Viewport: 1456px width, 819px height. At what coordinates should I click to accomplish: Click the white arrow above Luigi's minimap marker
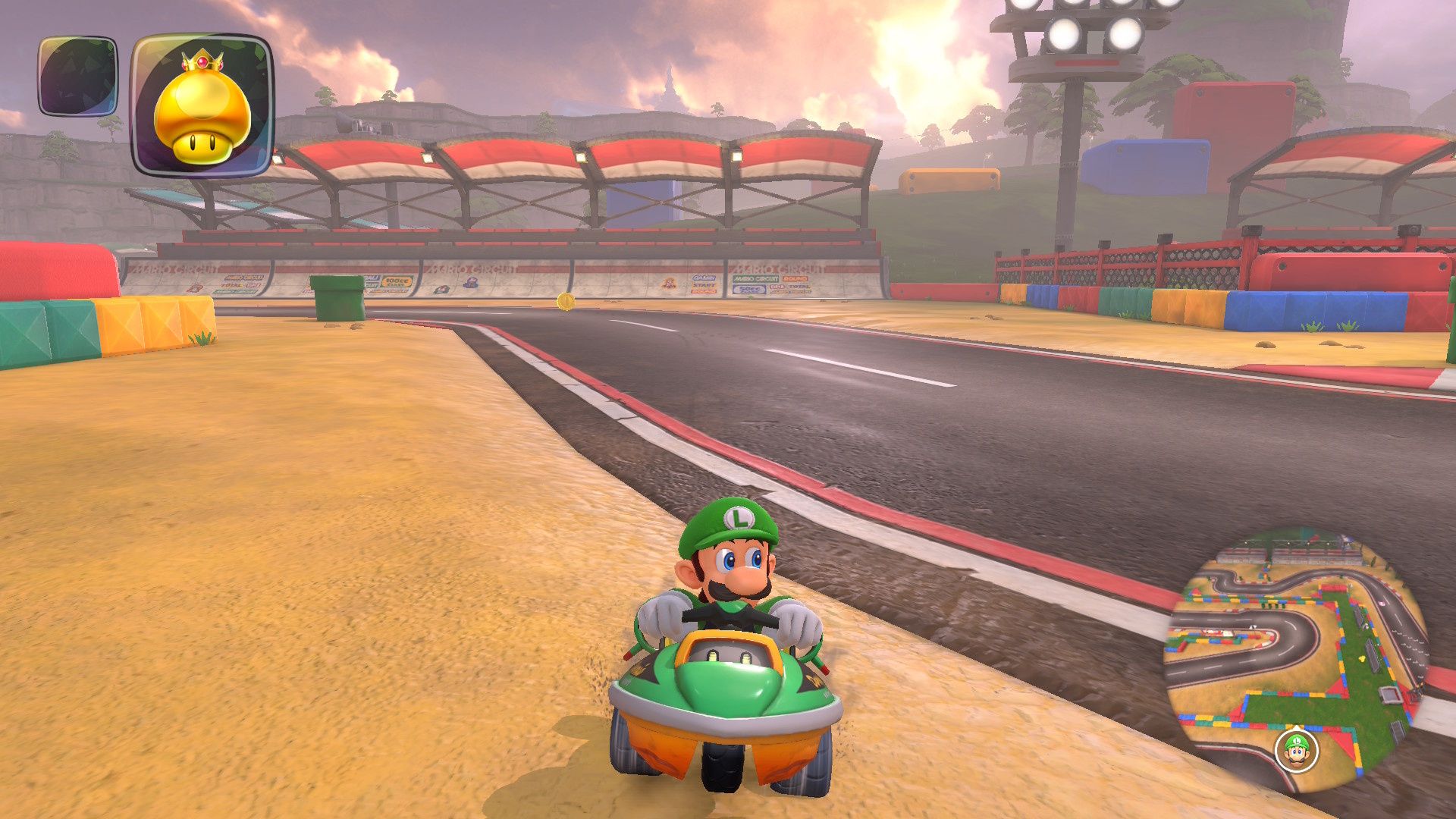pyautogui.click(x=1297, y=726)
